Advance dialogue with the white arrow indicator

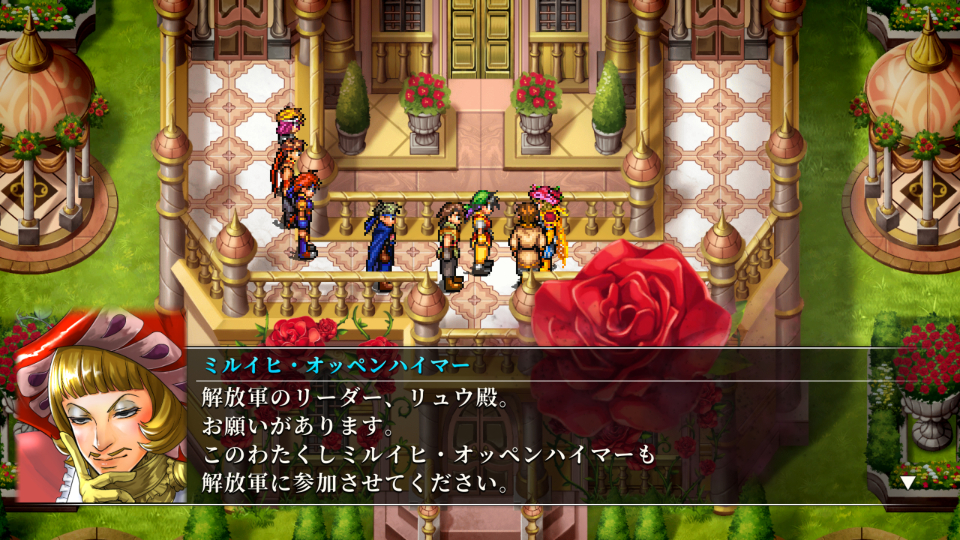pos(907,482)
